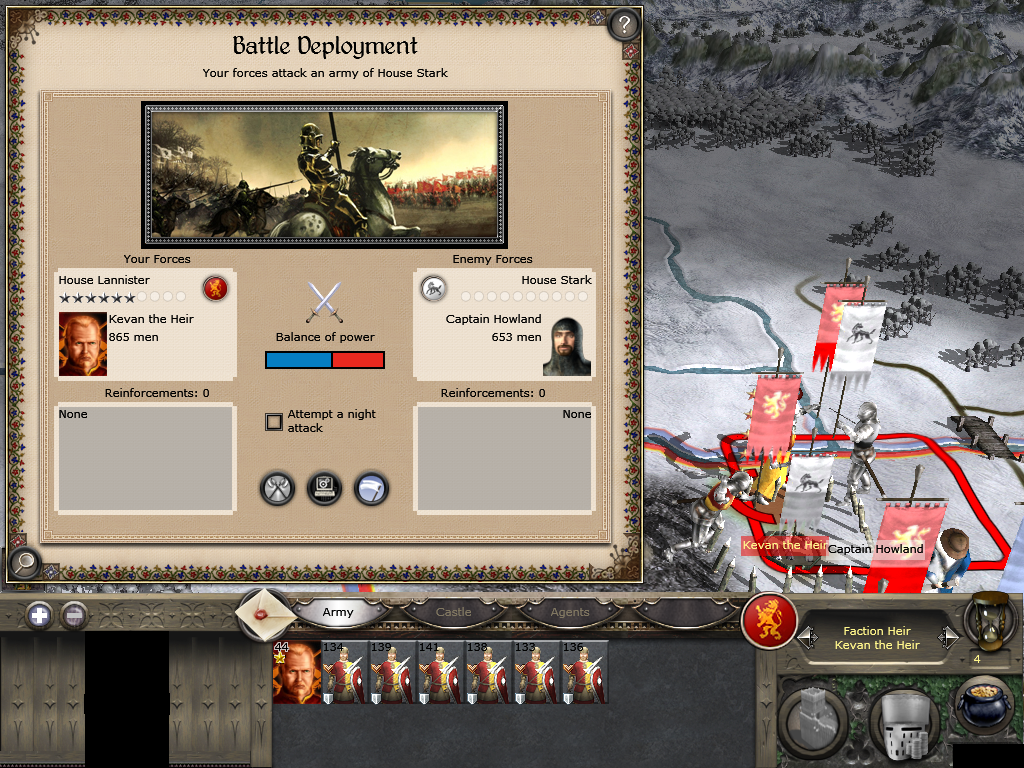Fight the battle with crossed axes button
Image resolution: width=1024 pixels, height=768 pixels.
click(x=277, y=489)
